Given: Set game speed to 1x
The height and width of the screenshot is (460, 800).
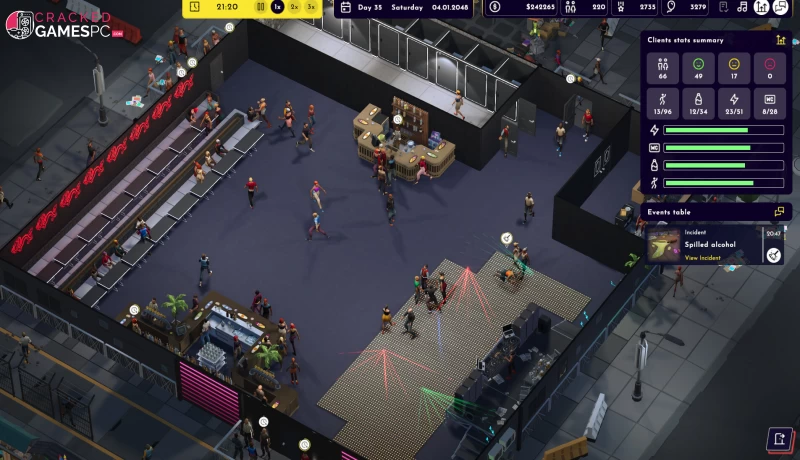Looking at the screenshot, I should 278,7.
